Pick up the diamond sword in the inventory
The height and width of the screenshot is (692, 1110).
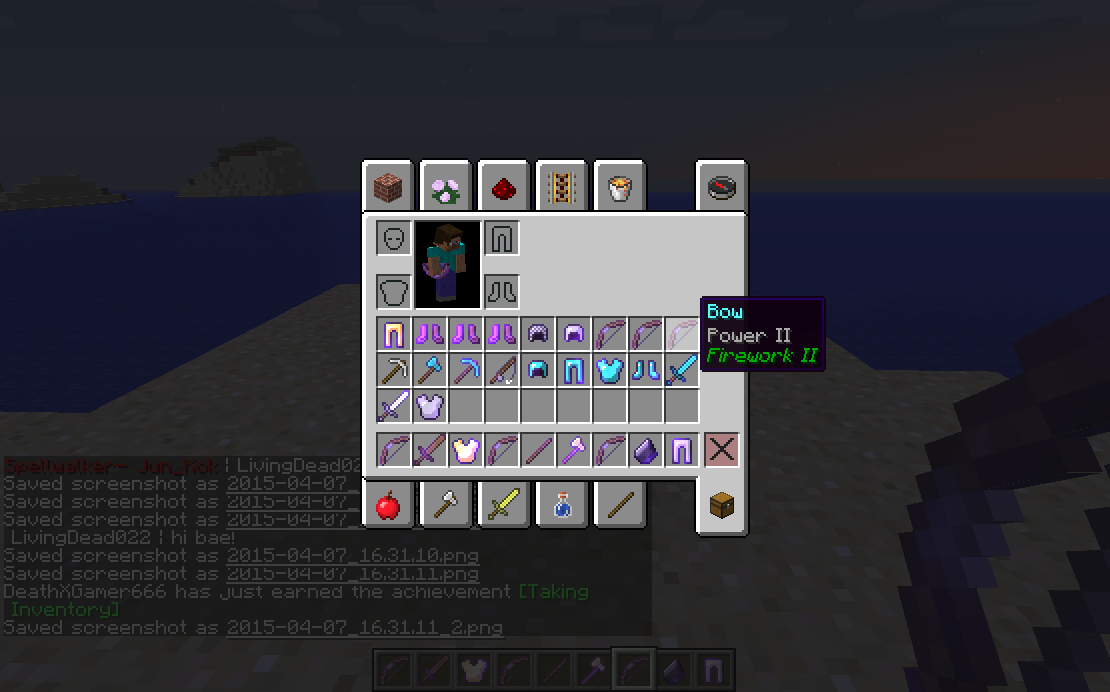pyautogui.click(x=682, y=370)
